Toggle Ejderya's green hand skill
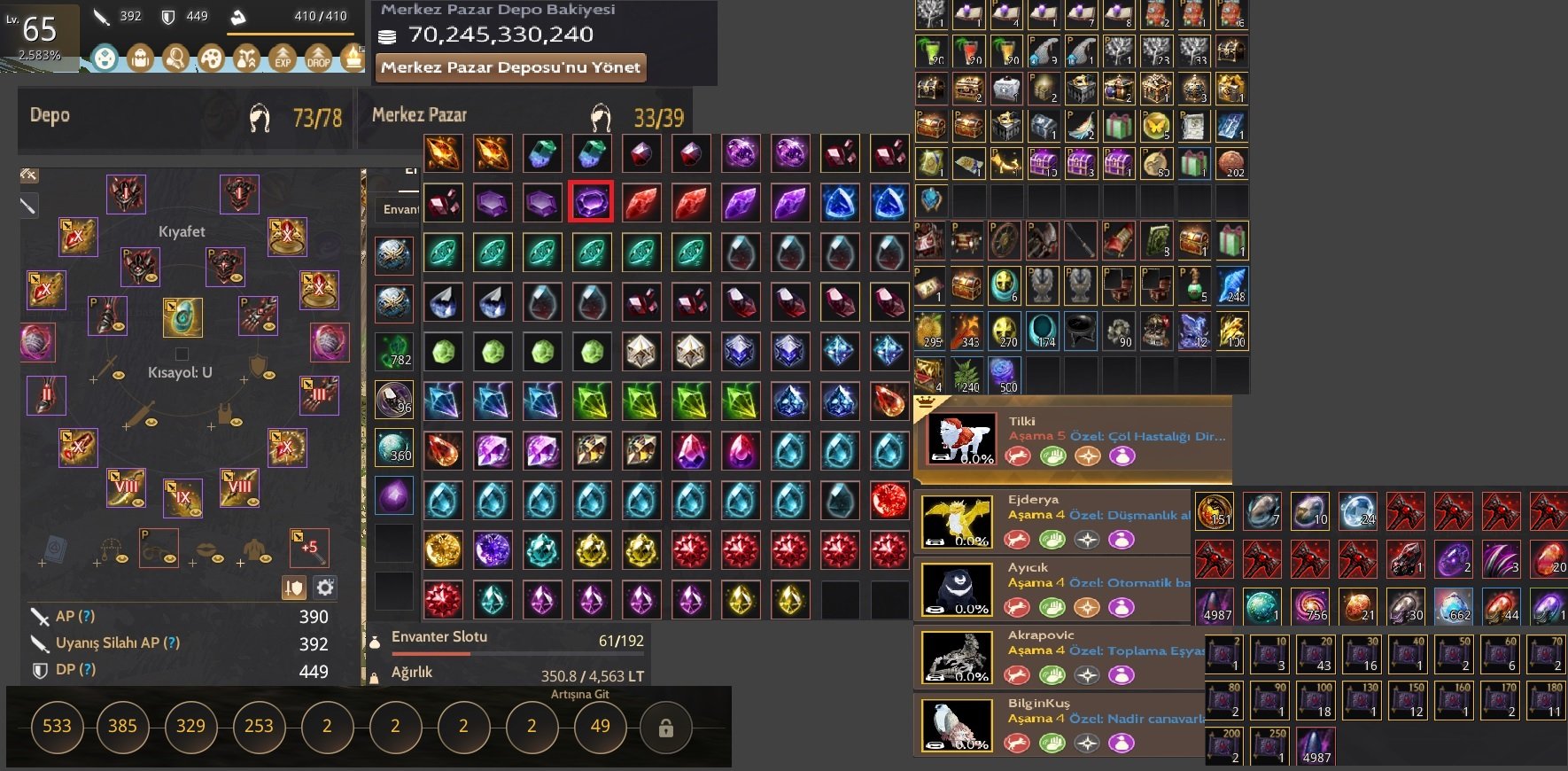 point(1053,538)
